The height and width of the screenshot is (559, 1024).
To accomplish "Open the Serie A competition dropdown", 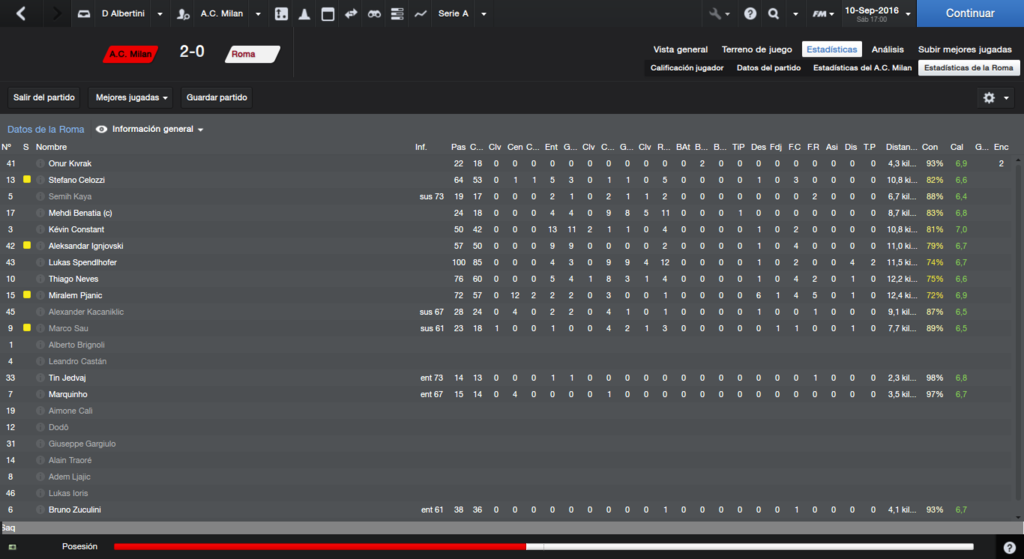I will pos(461,14).
